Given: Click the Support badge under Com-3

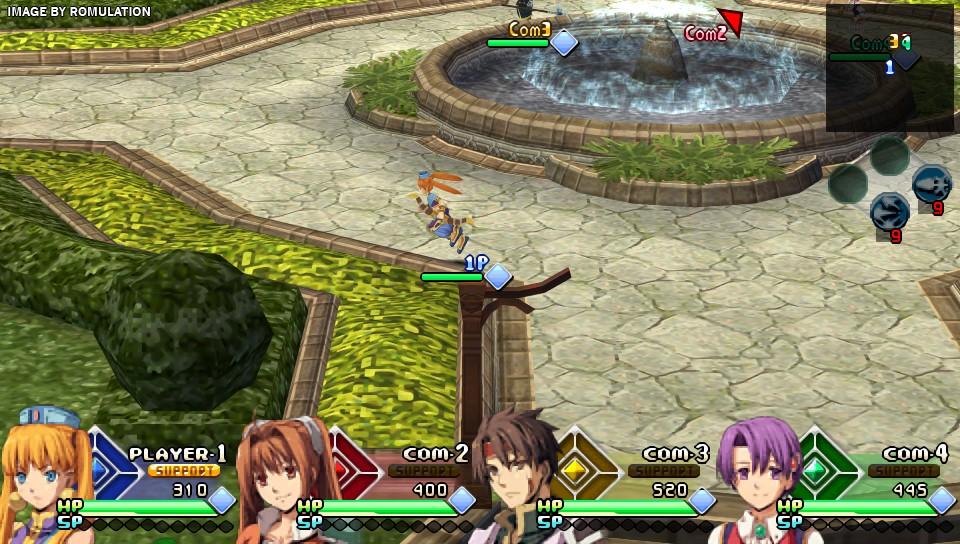Looking at the screenshot, I should 664,470.
